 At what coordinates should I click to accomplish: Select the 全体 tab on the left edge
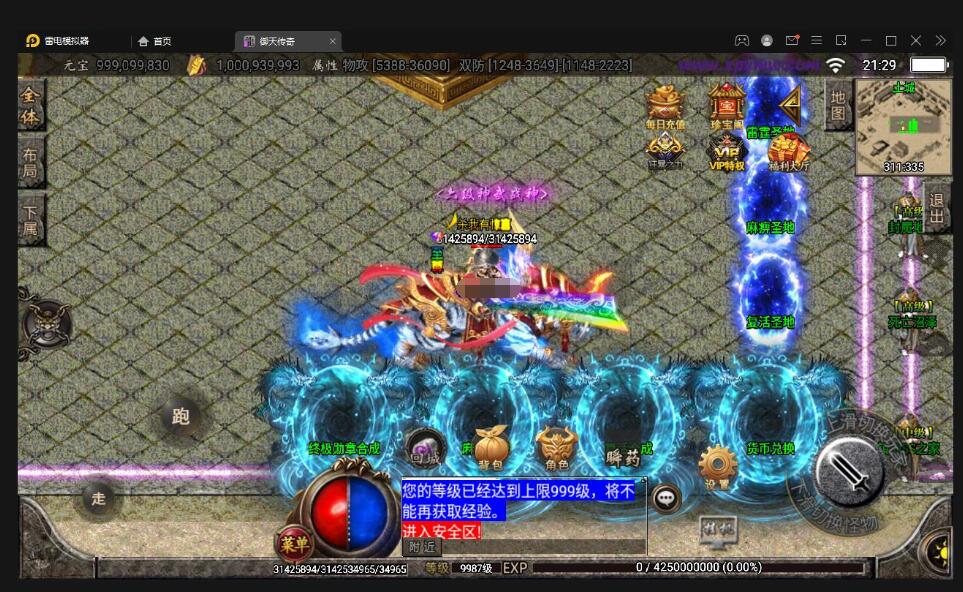coord(32,104)
